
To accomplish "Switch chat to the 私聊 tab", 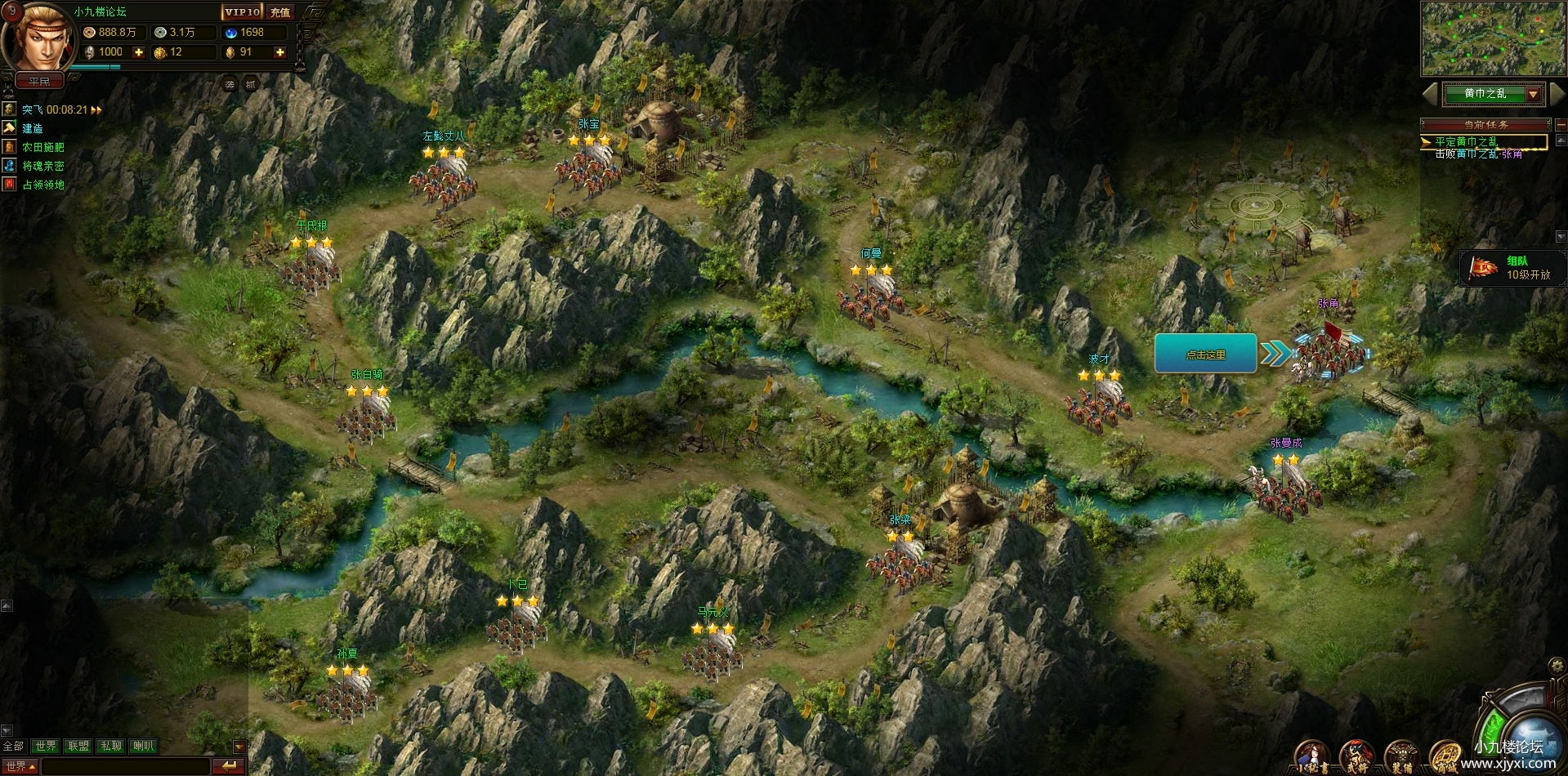I will tap(110, 746).
